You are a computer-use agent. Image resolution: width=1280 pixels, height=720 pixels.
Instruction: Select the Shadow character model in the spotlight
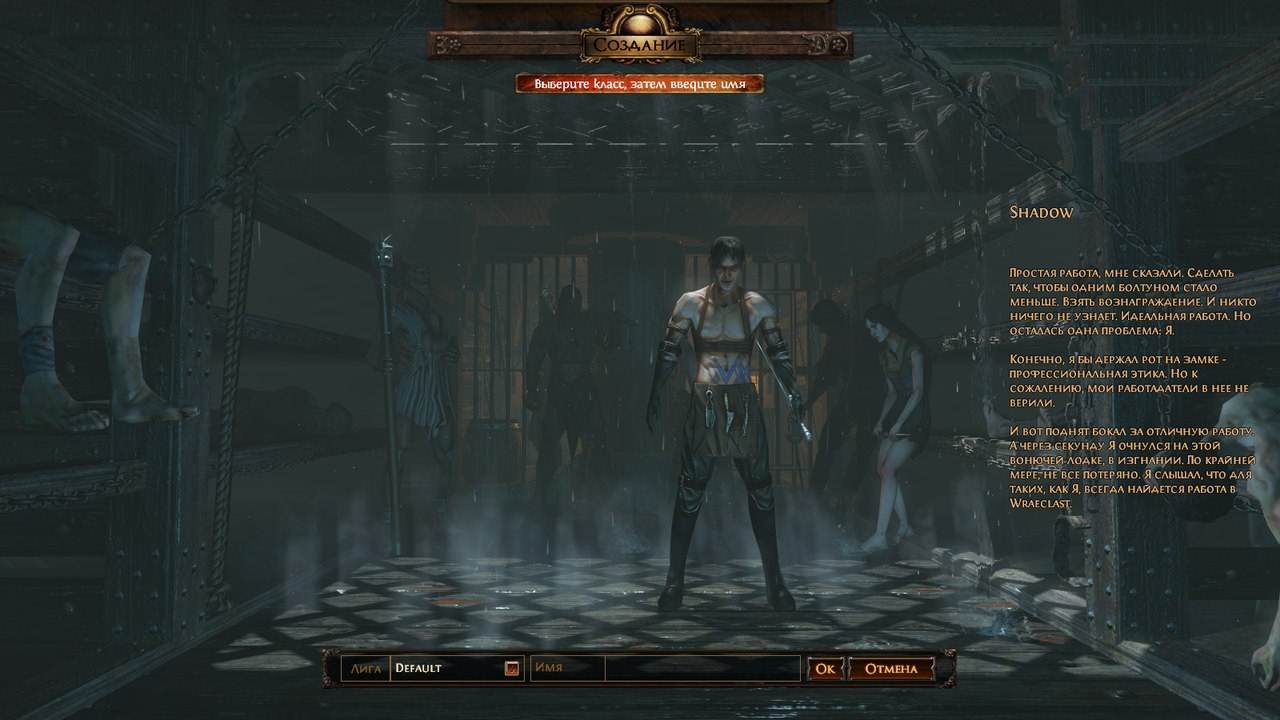pos(725,400)
